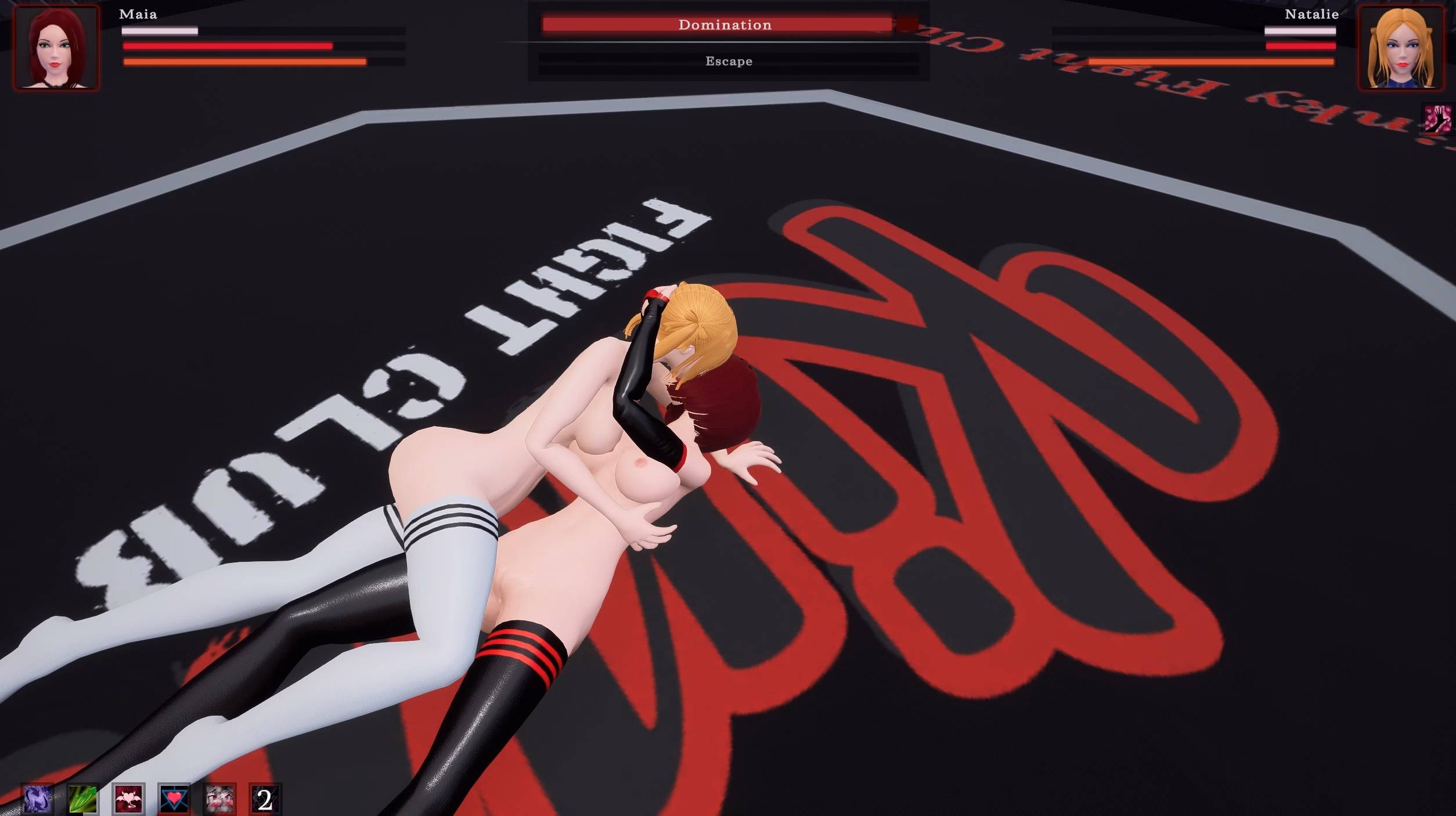Use the winged devil heart skill

[x=129, y=800]
